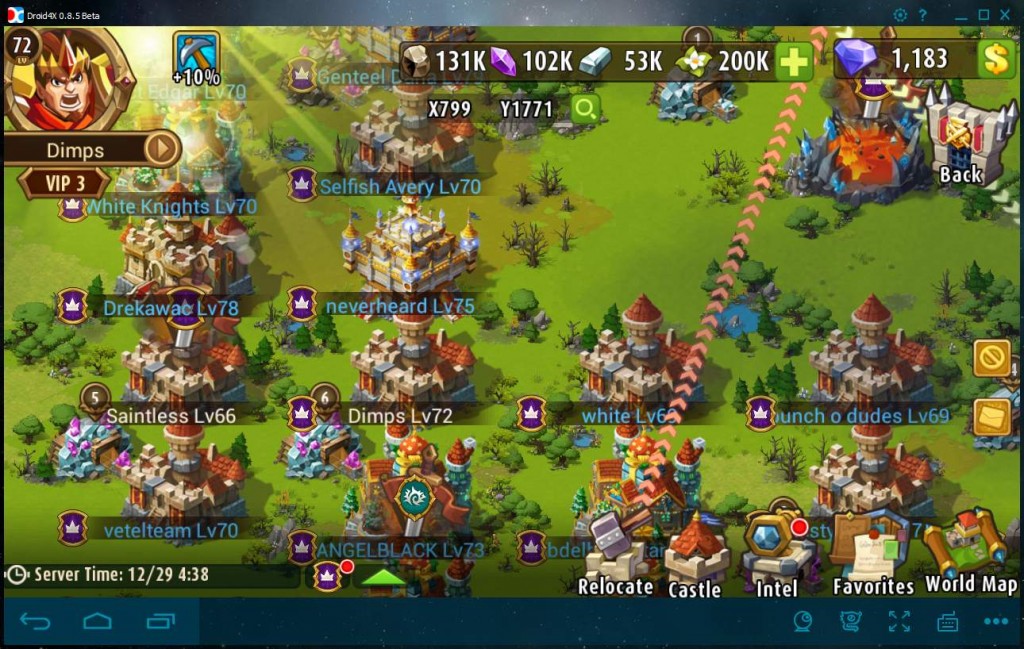Click the arrow next to Dimps name

pos(161,150)
